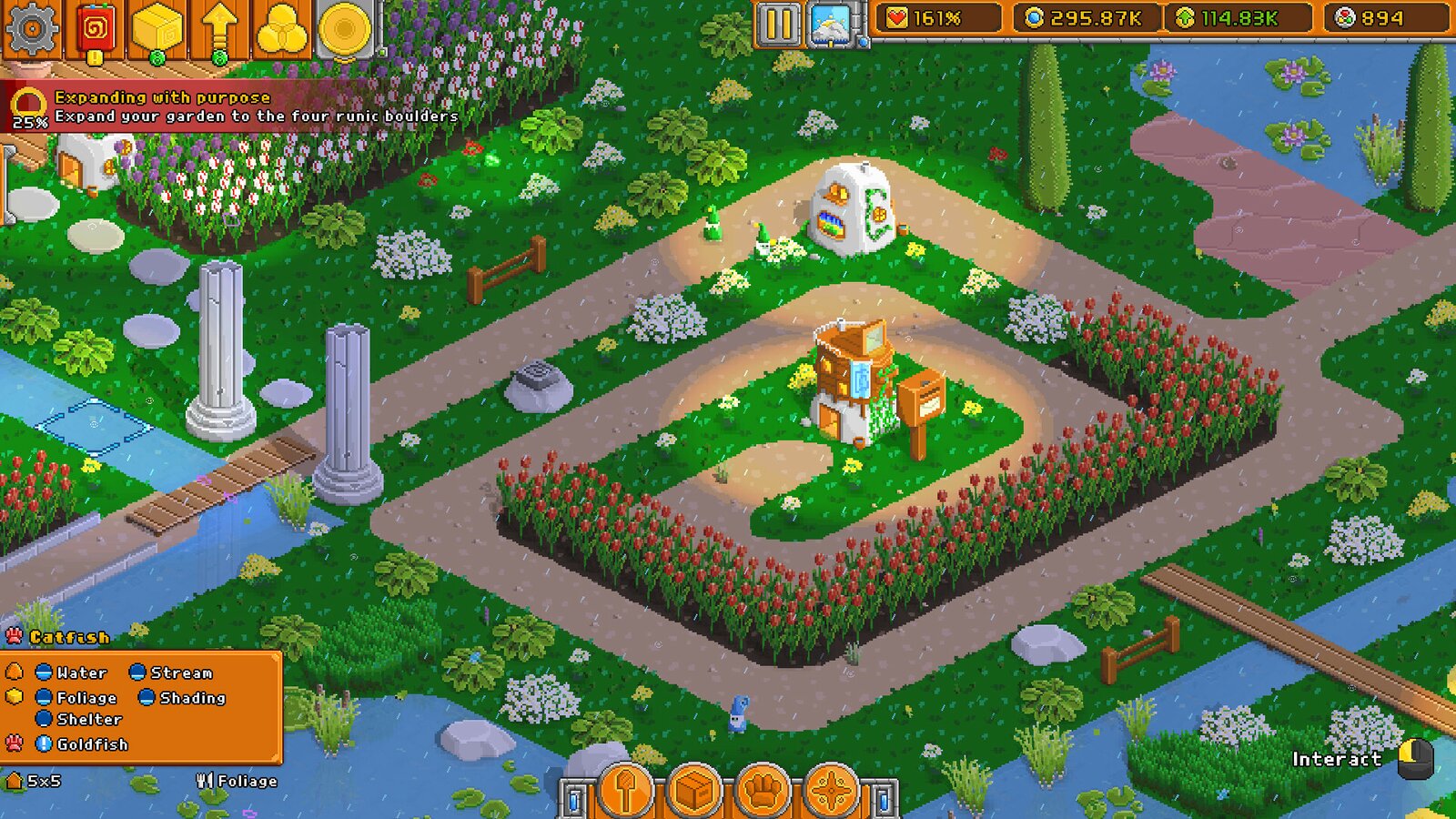Collapse the Stream requirement entry
The width and height of the screenshot is (1456, 819).
(x=138, y=673)
